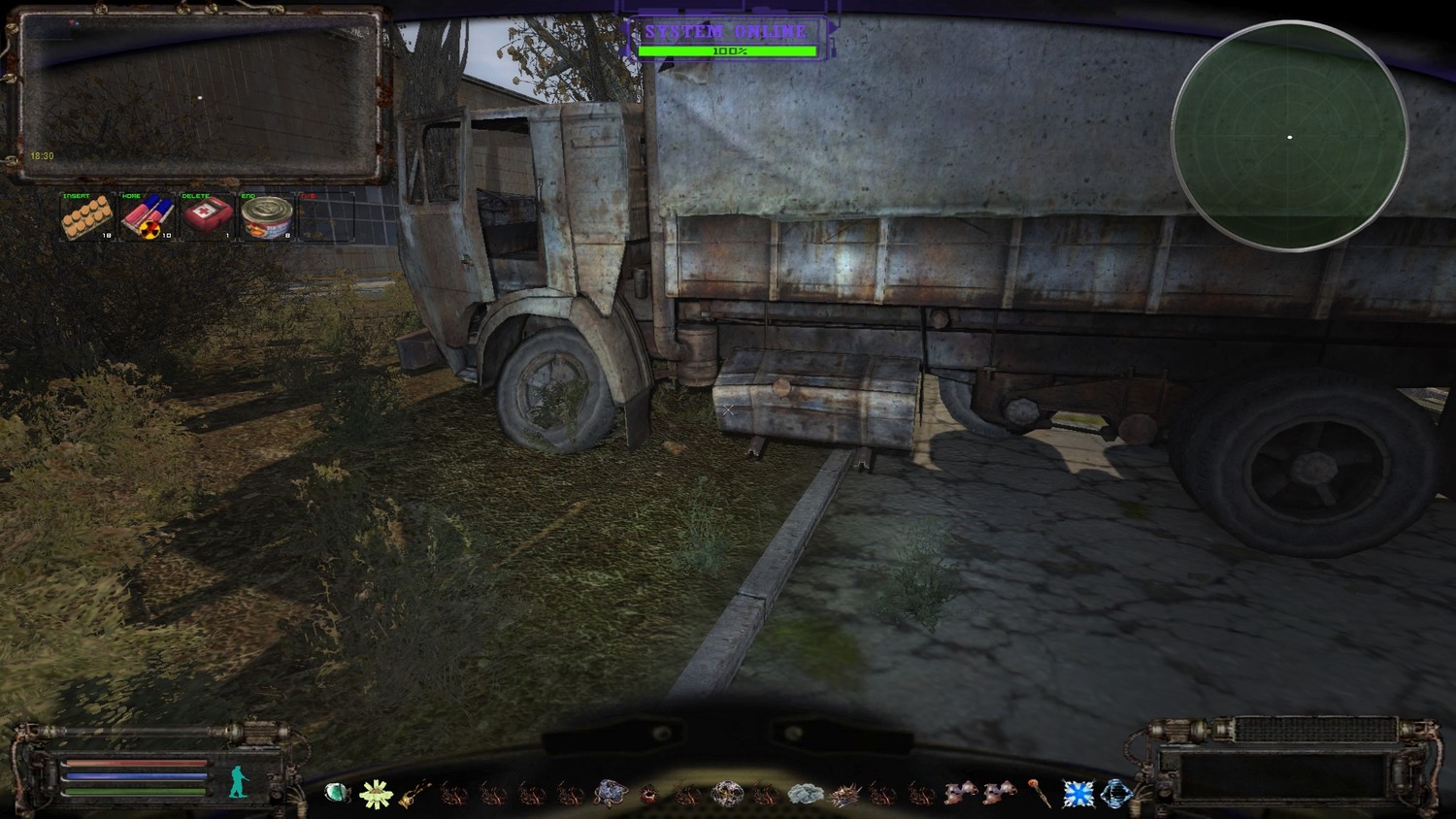Select the golden splash-shaped artifact icon
The image size is (1456, 819).
[414, 795]
